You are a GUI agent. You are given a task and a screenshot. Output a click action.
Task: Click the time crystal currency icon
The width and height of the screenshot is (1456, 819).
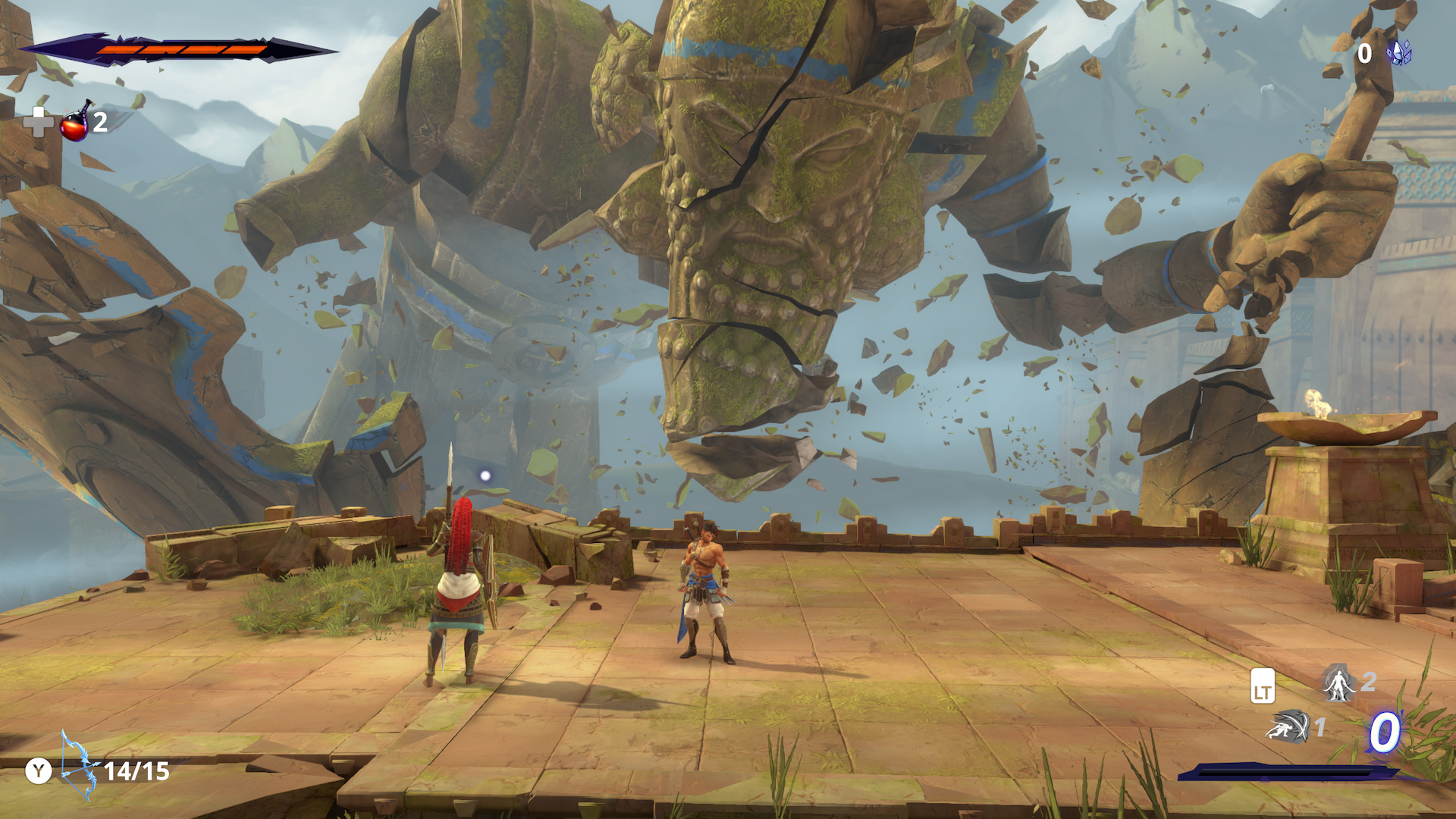point(1398,52)
